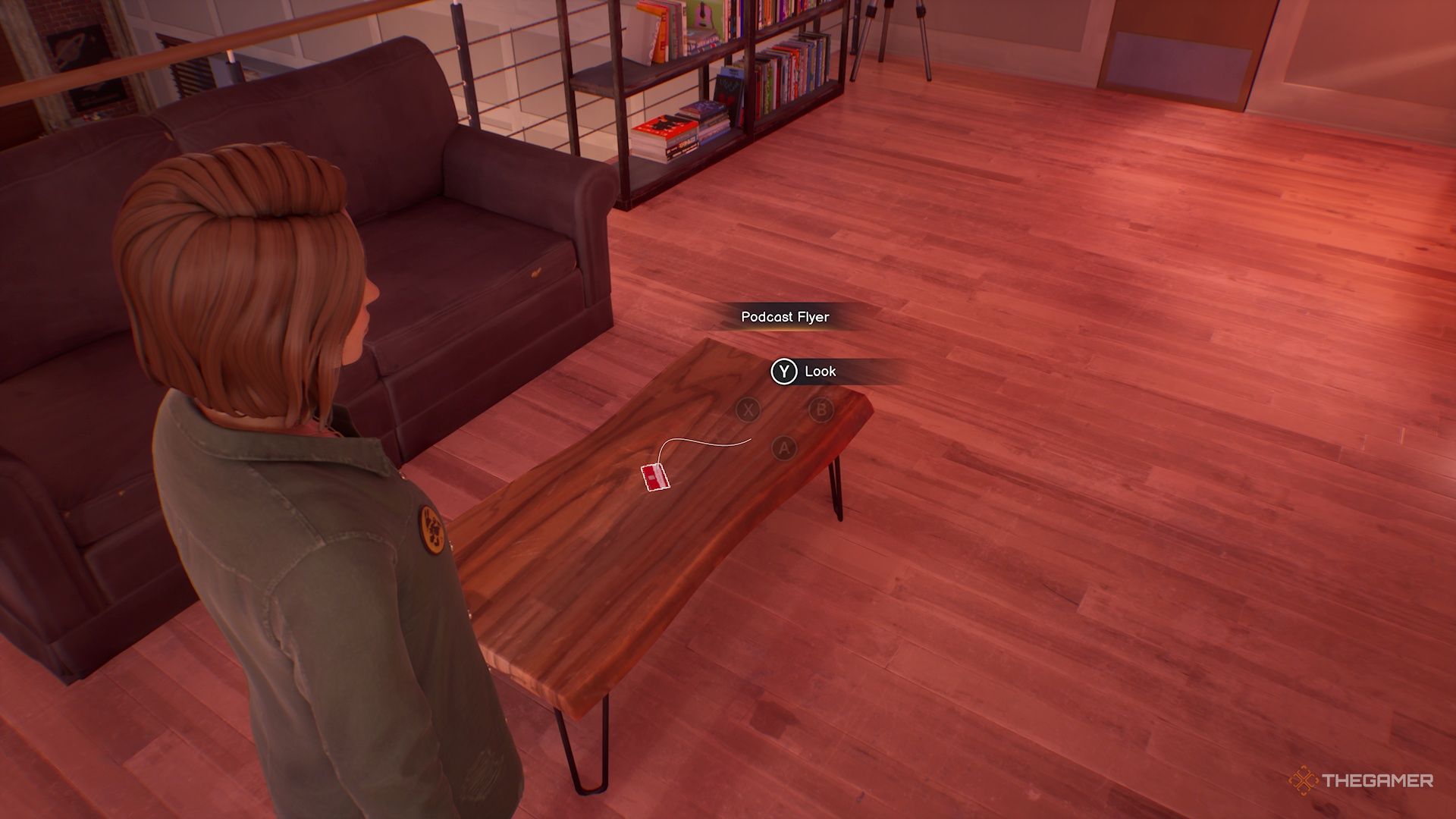Click the Podcast Flyer name label
The height and width of the screenshot is (819, 1456).
tap(785, 317)
